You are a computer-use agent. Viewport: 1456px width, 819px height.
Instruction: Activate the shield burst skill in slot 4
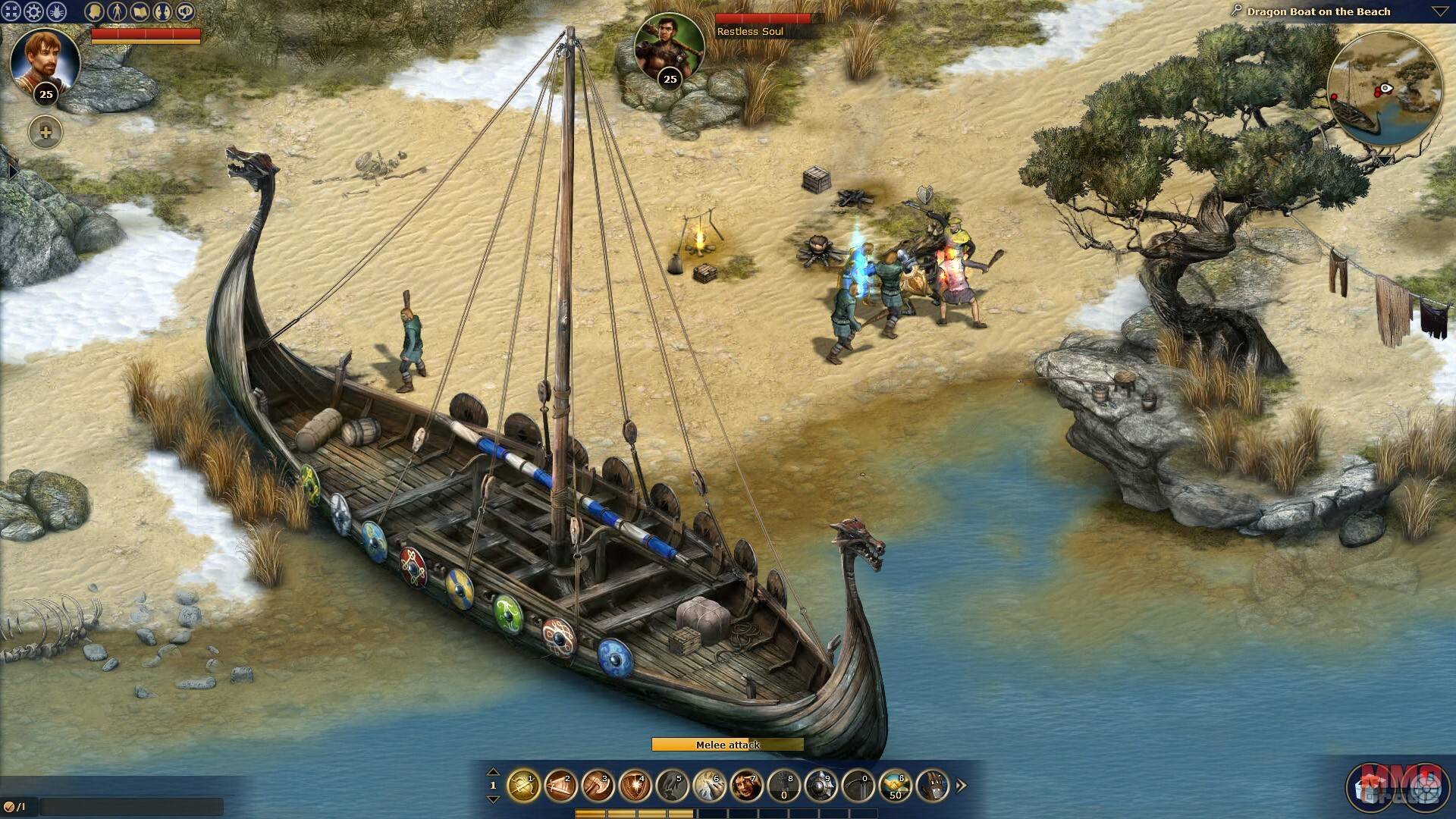635,786
